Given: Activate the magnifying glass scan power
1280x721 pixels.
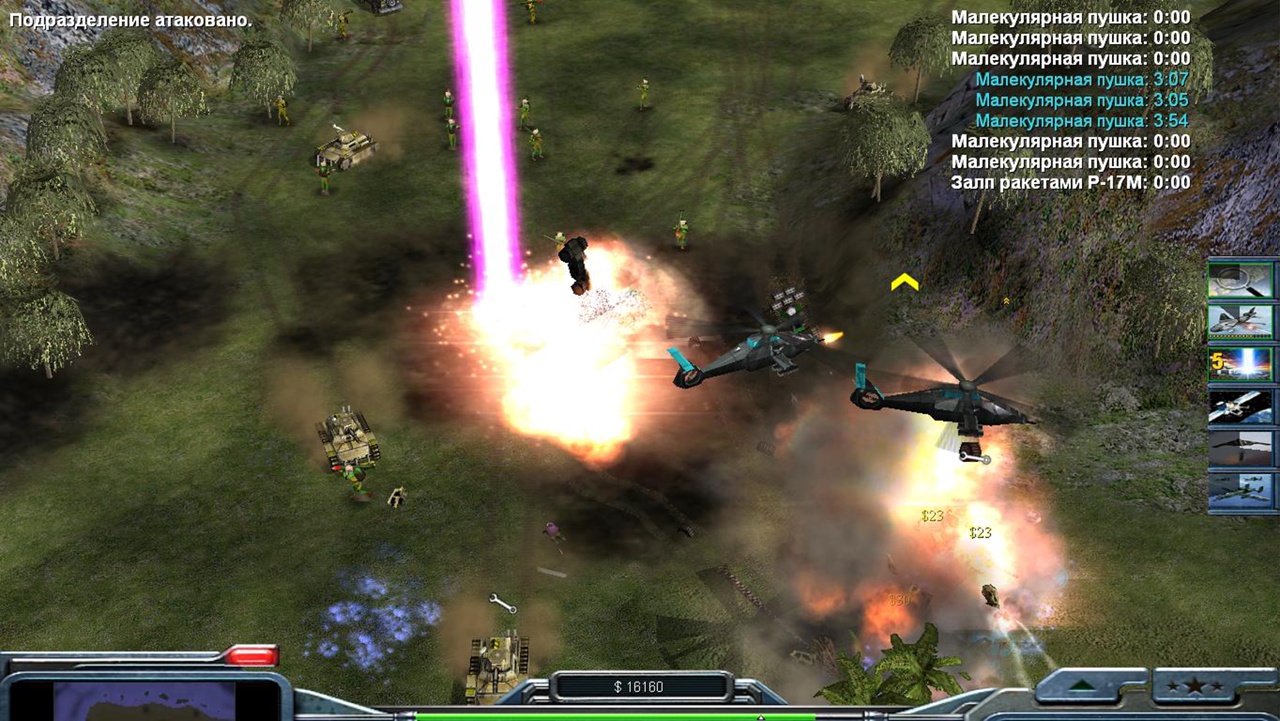Looking at the screenshot, I should click(x=1240, y=280).
